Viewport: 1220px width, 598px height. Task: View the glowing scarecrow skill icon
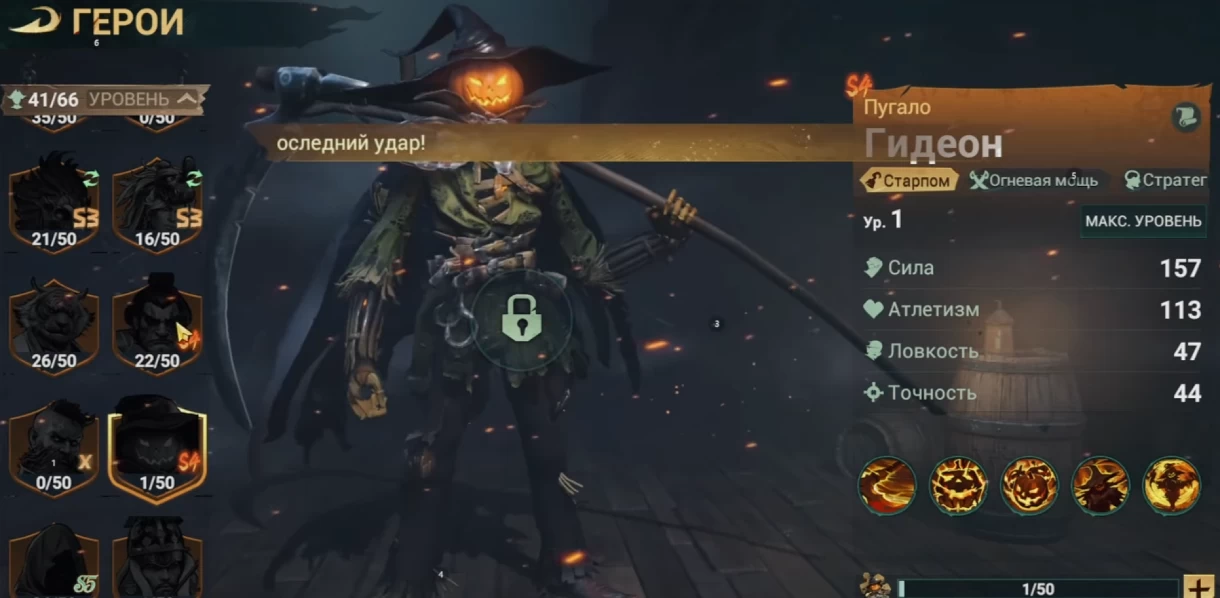click(x=1172, y=486)
